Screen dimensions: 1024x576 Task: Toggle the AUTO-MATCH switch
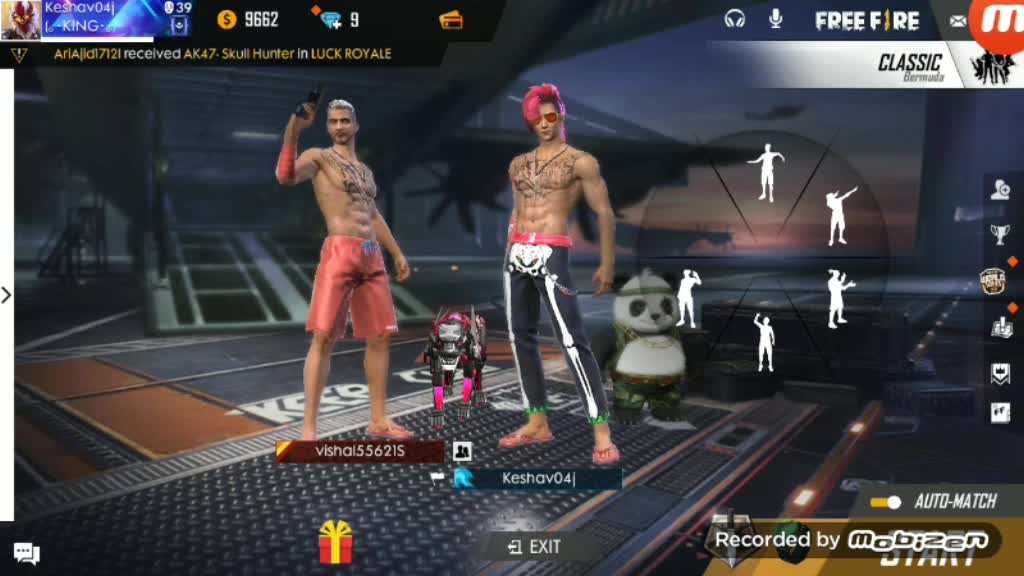tap(886, 502)
